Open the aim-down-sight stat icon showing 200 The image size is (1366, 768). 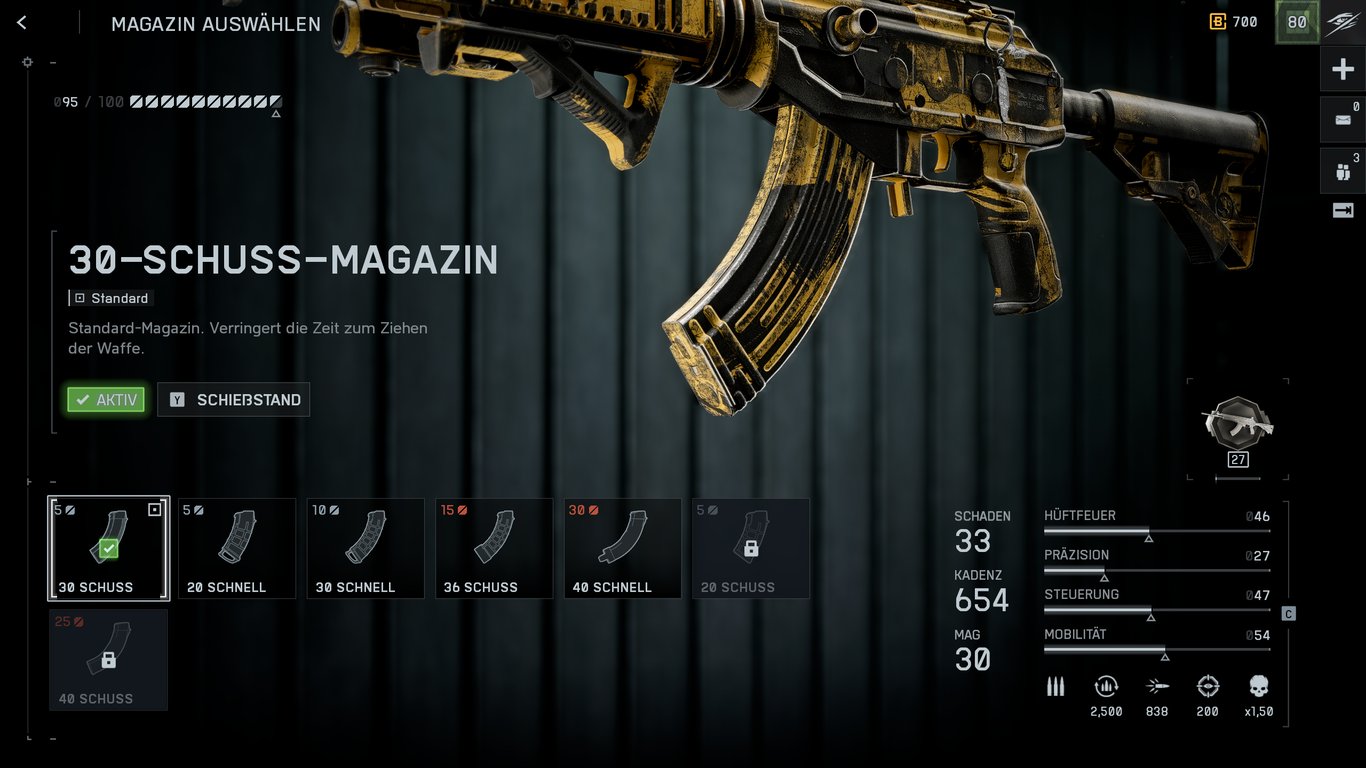(x=1207, y=686)
